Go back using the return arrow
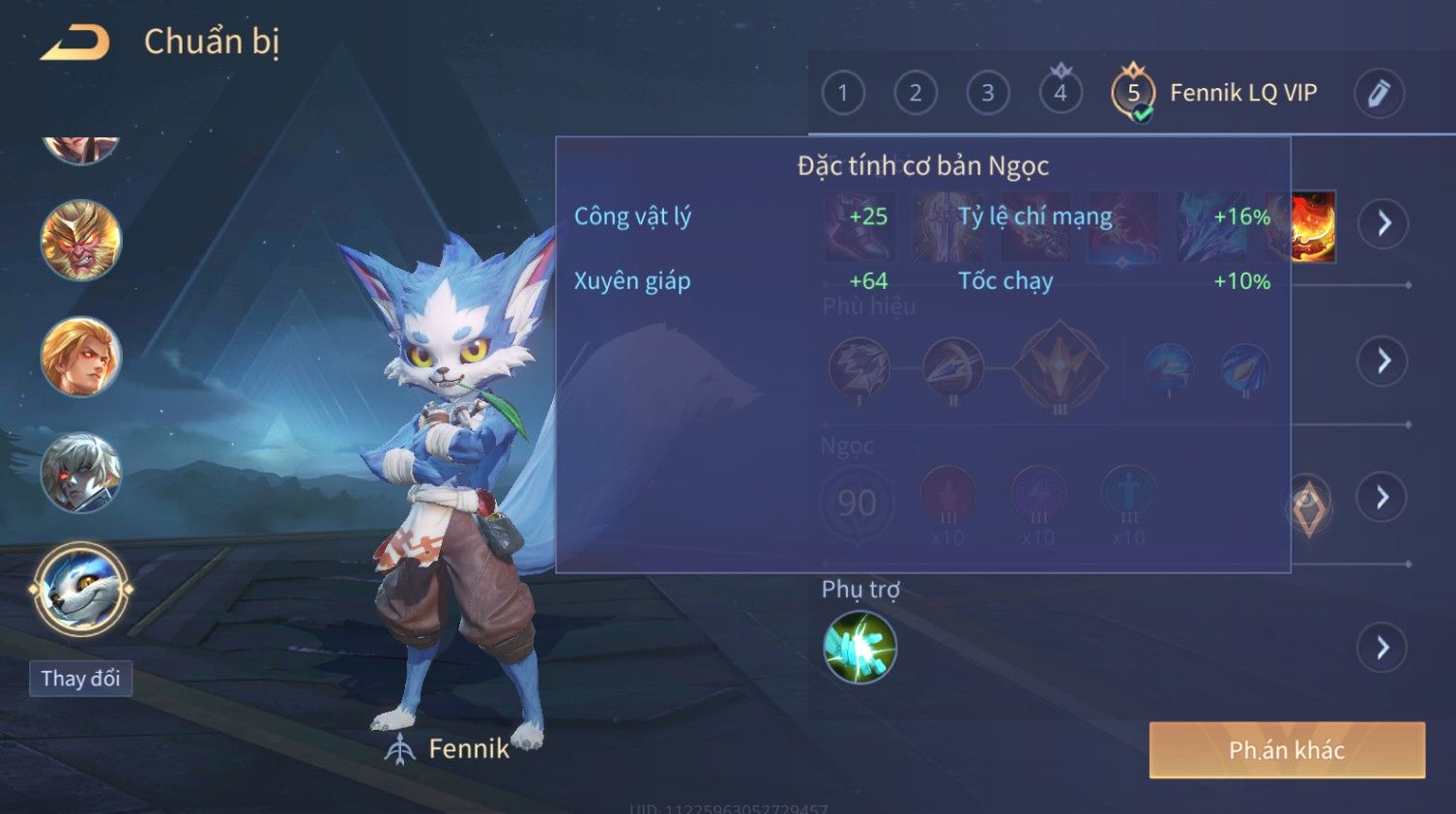Image resolution: width=1456 pixels, height=814 pixels. (75, 43)
